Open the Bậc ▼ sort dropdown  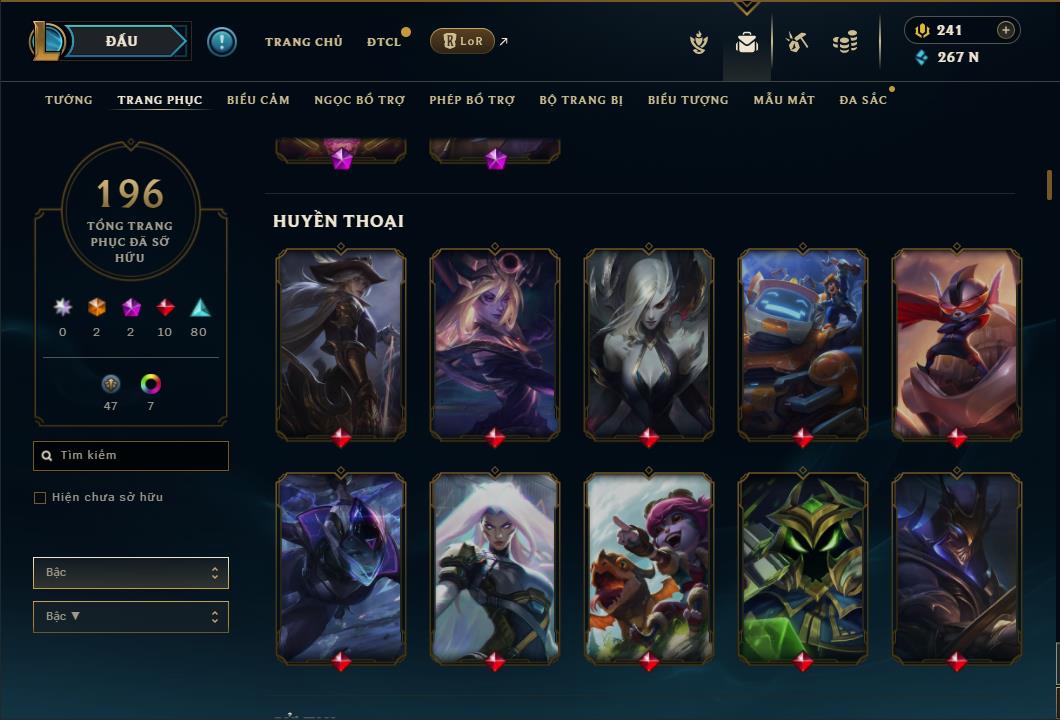point(131,617)
